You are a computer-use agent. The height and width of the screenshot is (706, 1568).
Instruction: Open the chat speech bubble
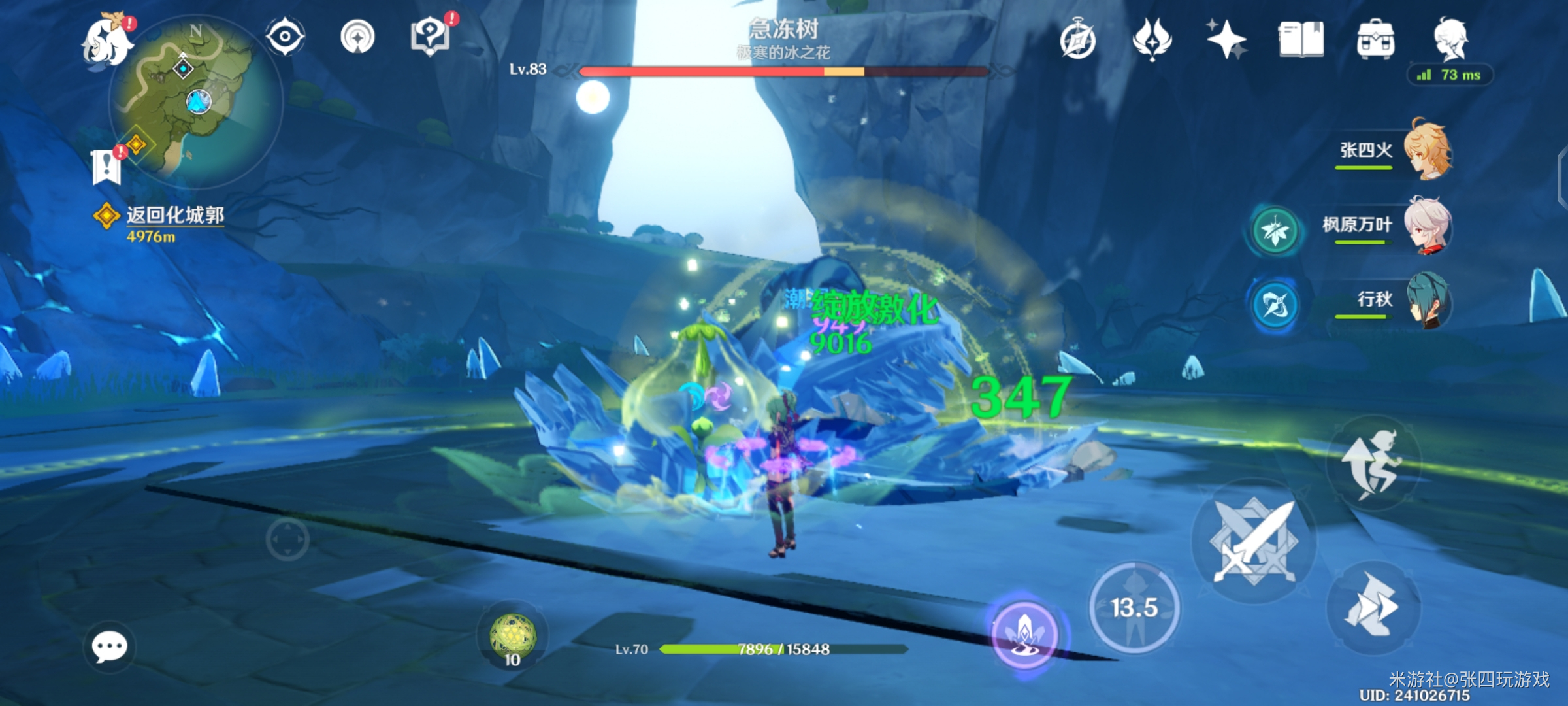click(x=109, y=647)
